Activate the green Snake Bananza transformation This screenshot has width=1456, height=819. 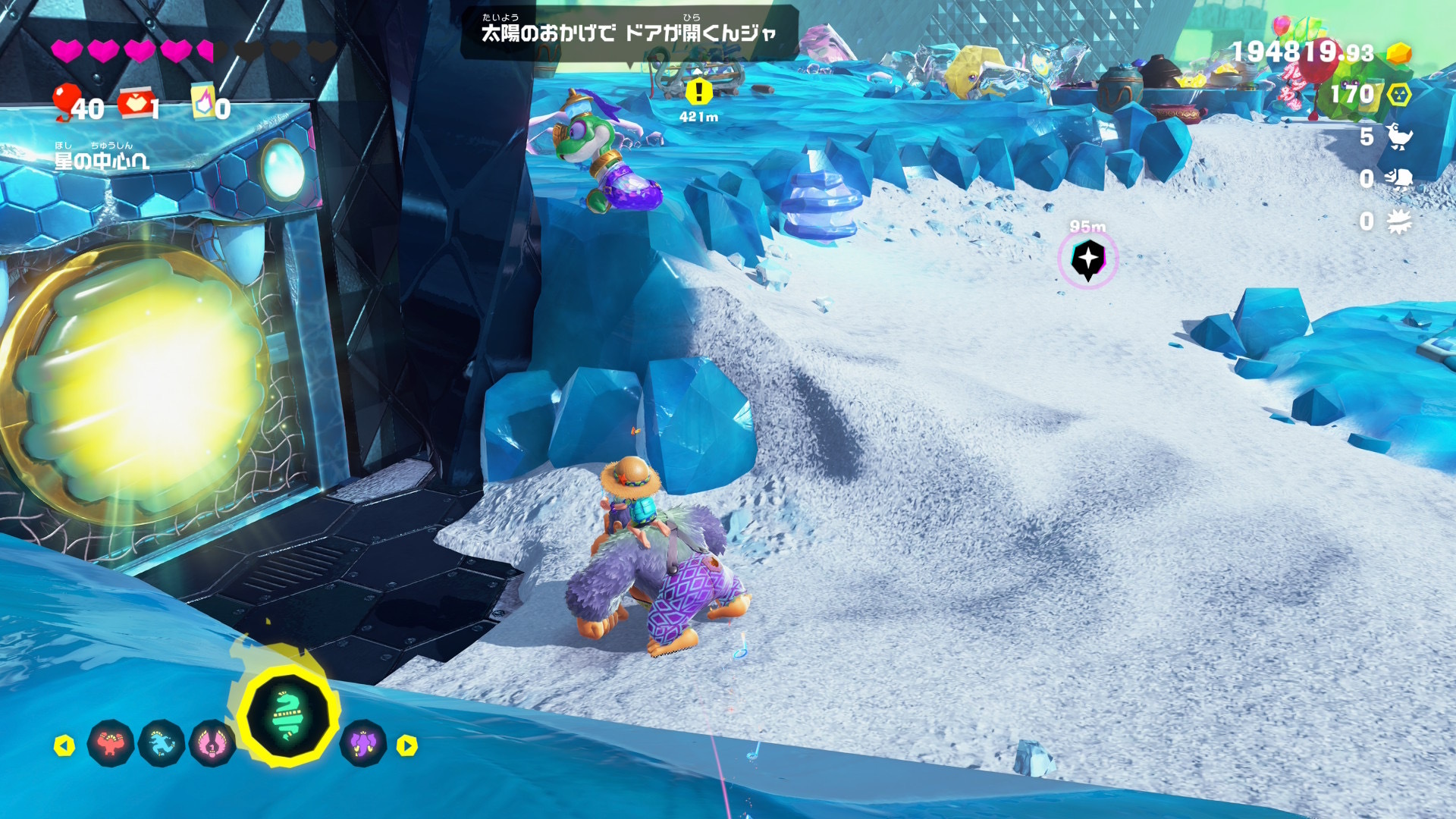(x=287, y=714)
